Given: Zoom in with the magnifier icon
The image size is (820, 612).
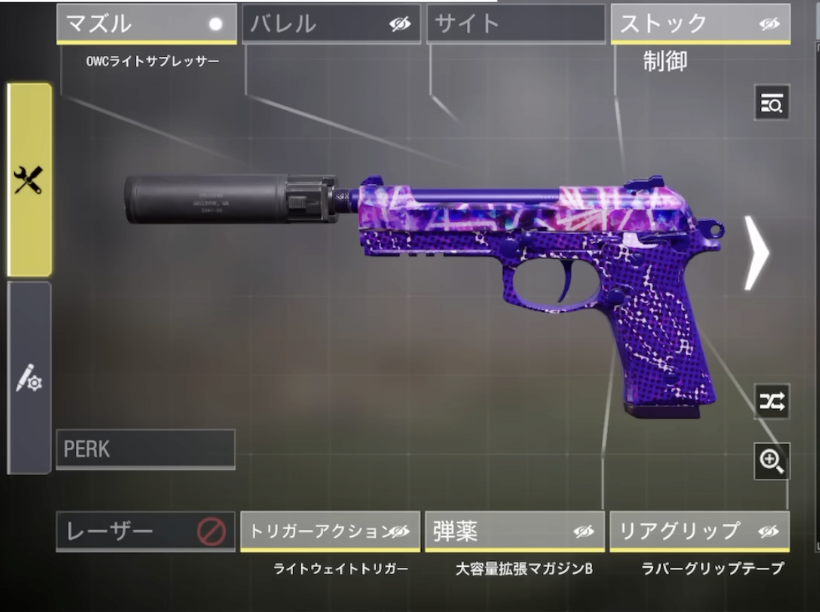Looking at the screenshot, I should 772,460.
